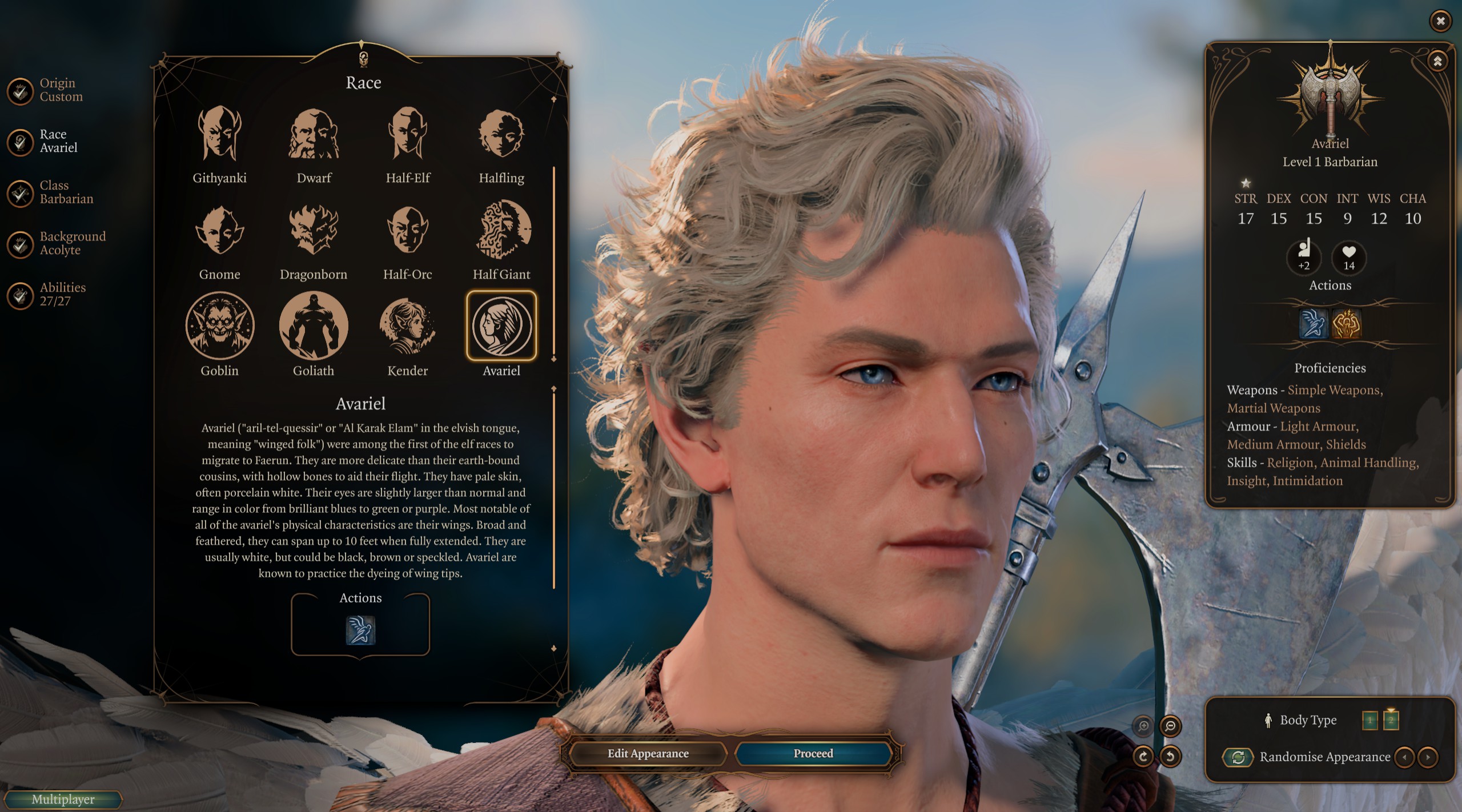Click the Edit Appearance button

[x=648, y=754]
